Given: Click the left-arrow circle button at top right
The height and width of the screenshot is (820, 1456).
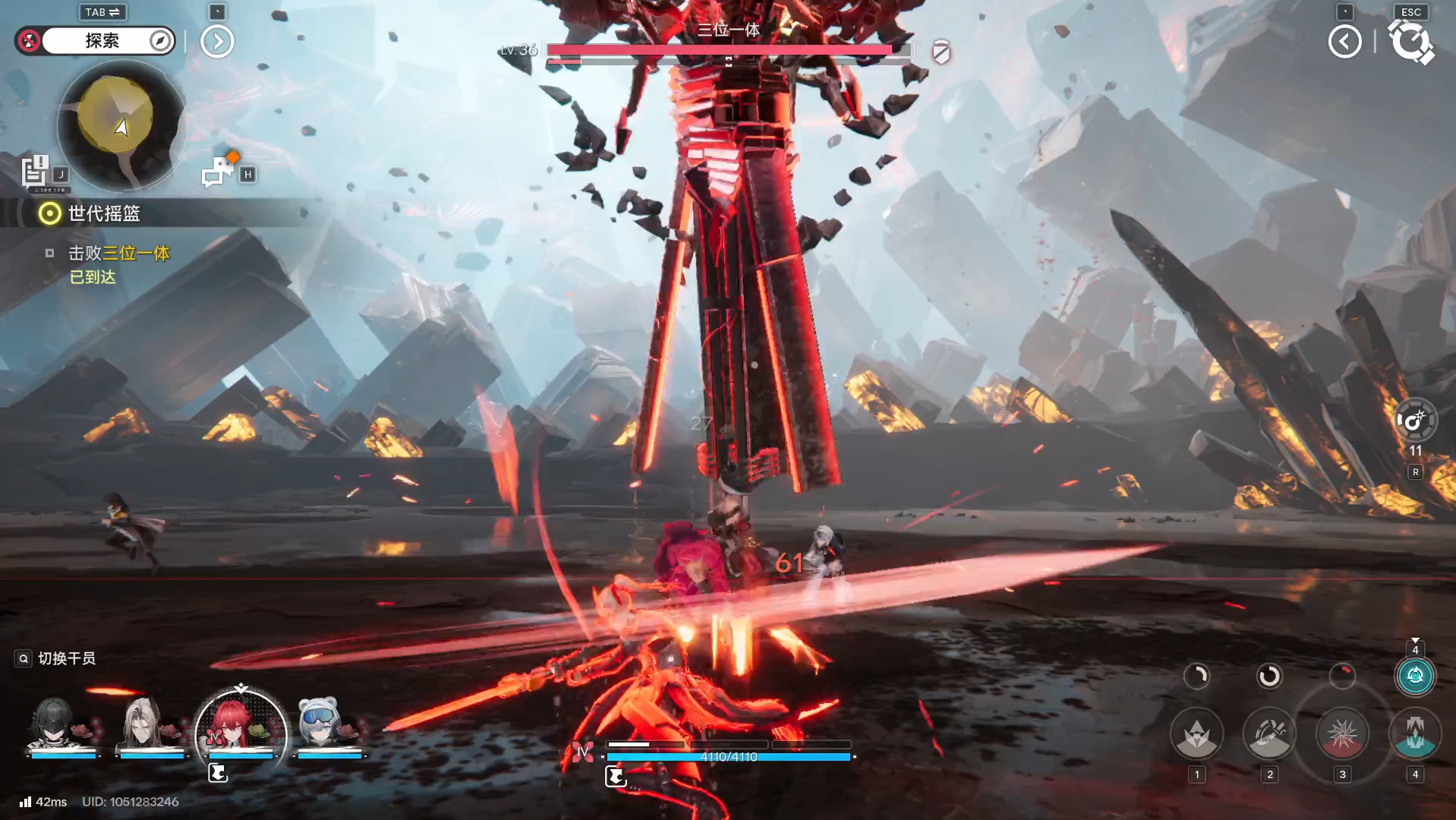Looking at the screenshot, I should coord(1344,42).
